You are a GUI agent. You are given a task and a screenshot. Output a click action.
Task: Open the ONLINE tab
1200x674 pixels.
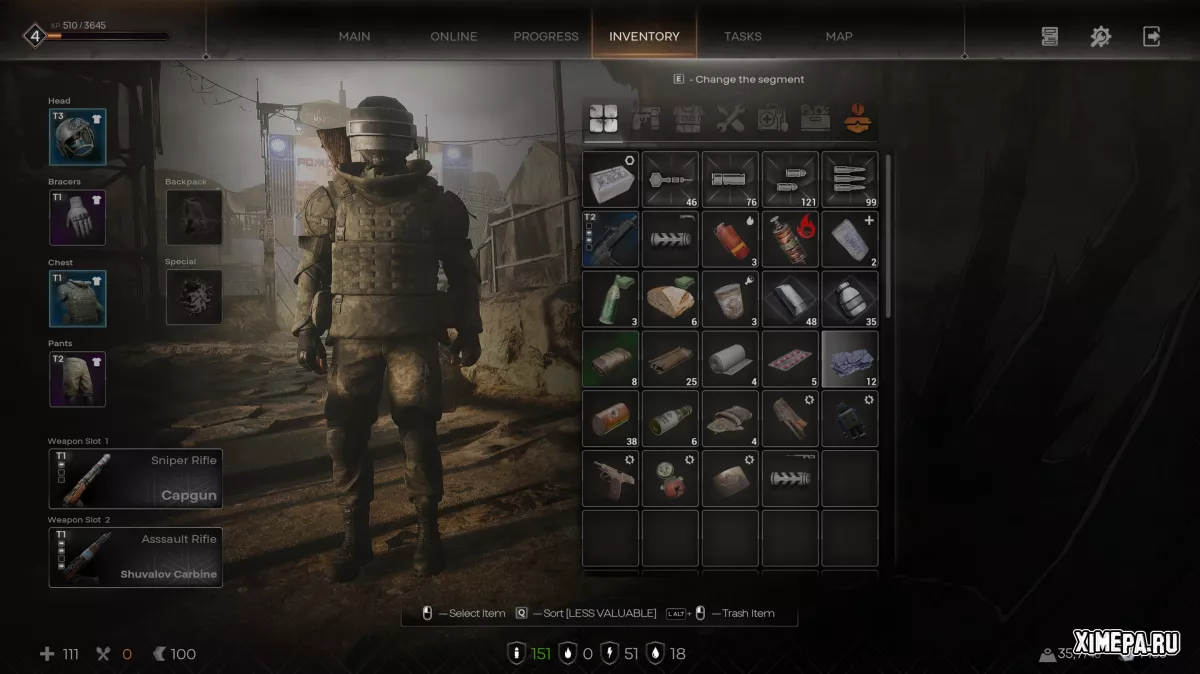[x=454, y=36]
